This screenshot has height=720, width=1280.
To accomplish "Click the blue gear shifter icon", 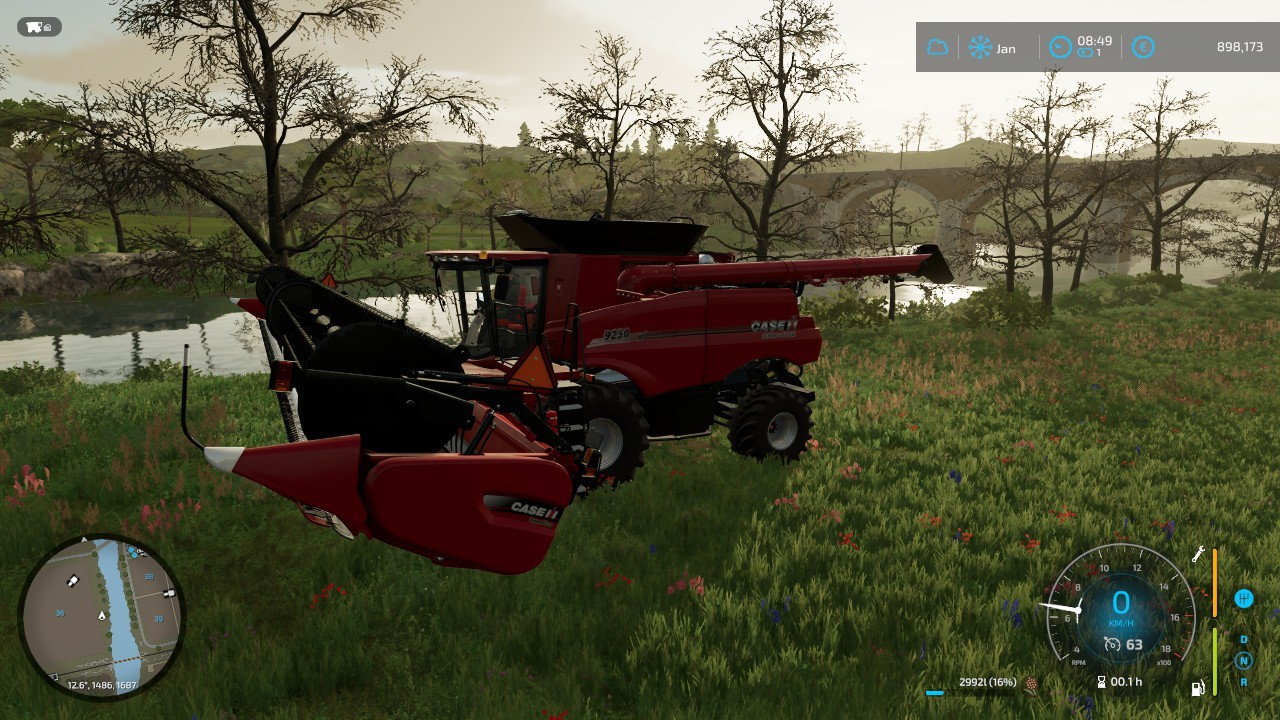I will point(1244,599).
